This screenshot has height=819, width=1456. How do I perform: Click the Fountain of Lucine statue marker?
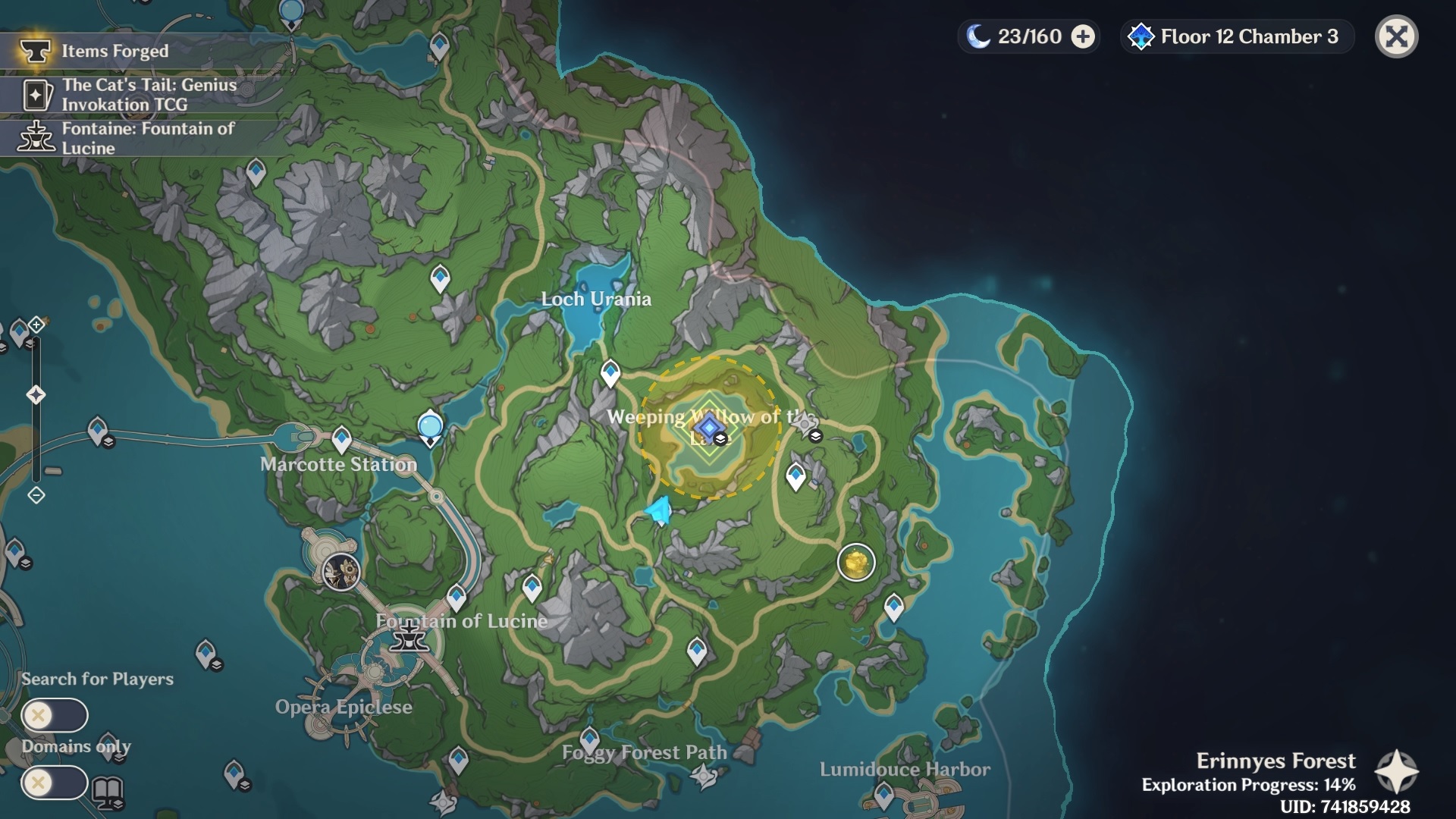coord(409,635)
